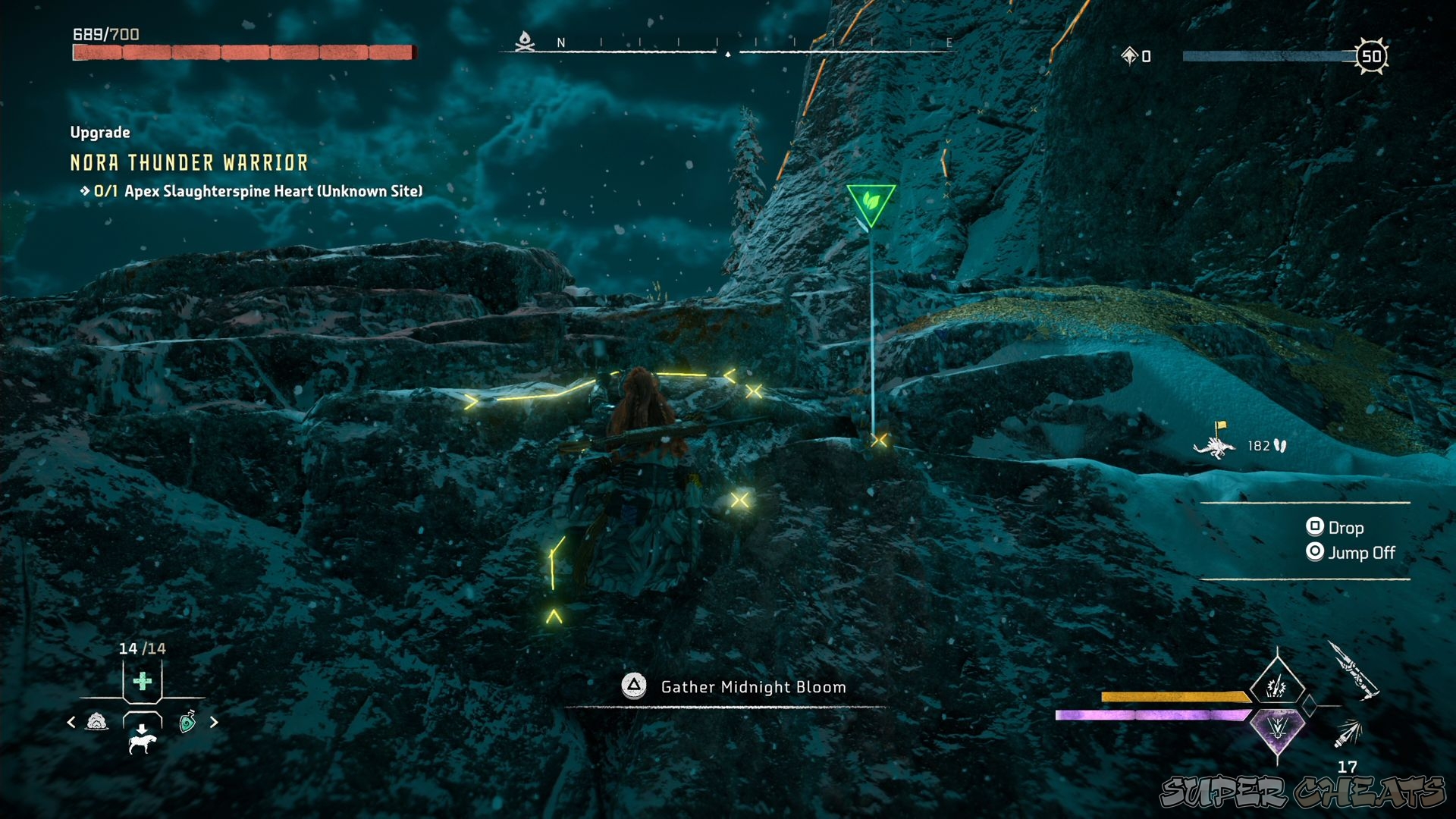The height and width of the screenshot is (819, 1456).
Task: Click the down arrow above mount icon
Action: click(142, 728)
